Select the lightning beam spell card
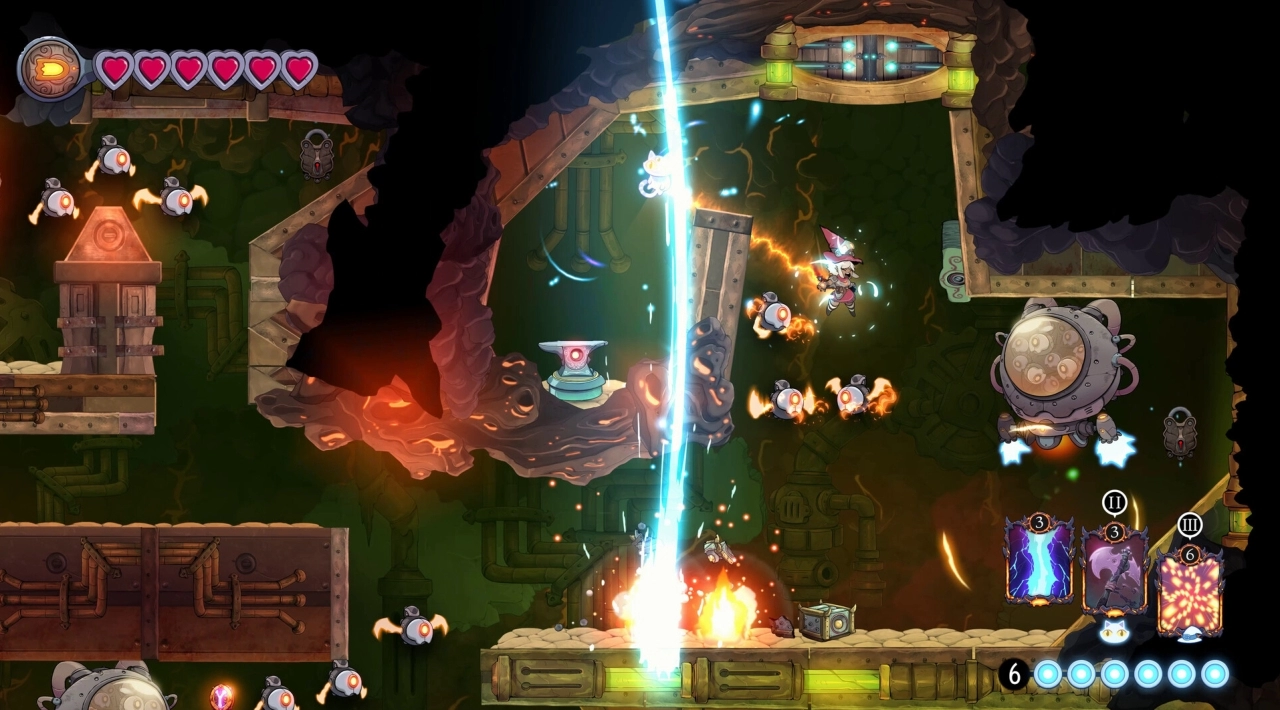 pyautogui.click(x=1039, y=561)
